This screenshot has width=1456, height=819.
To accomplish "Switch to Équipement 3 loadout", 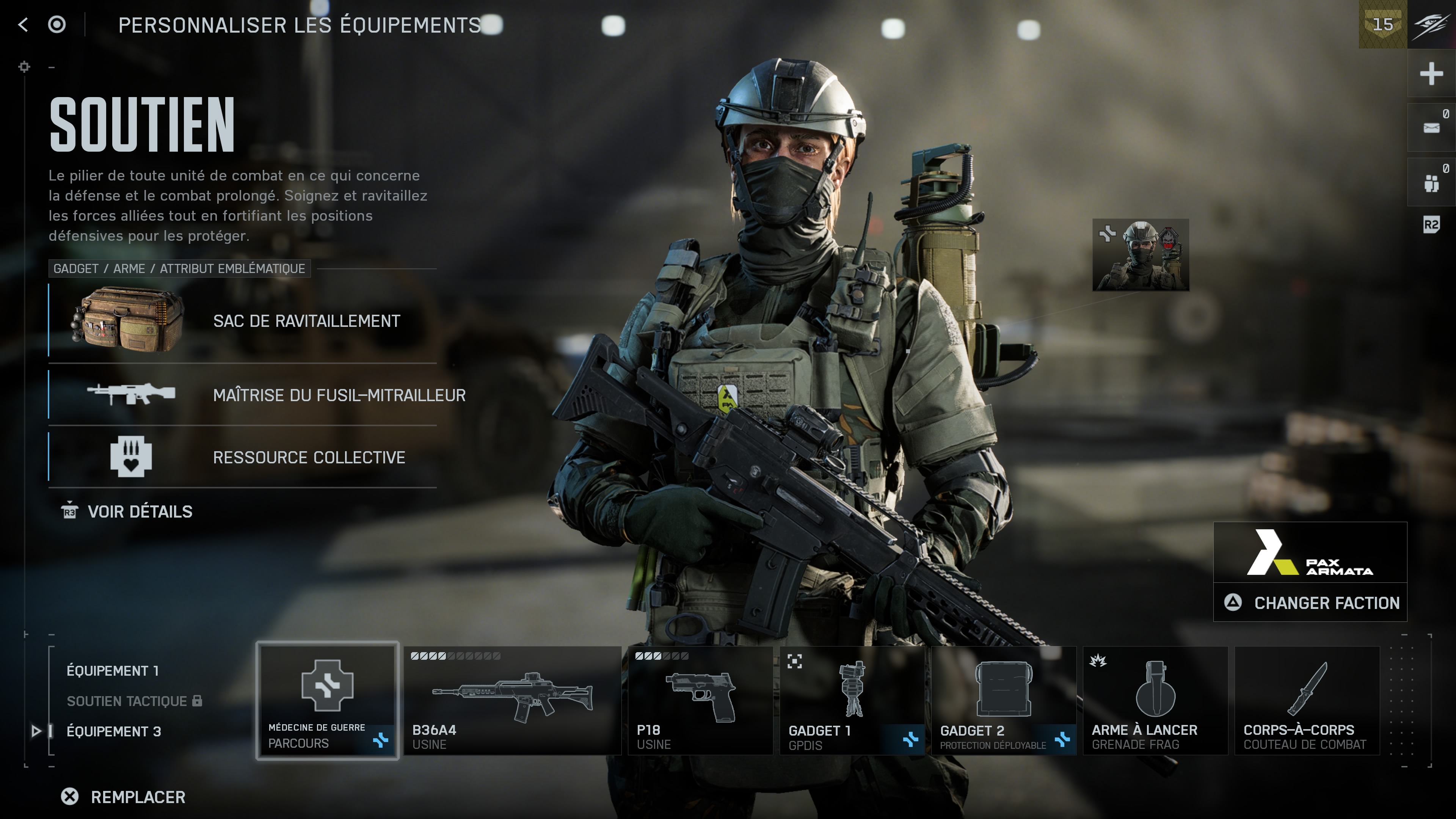I will [x=114, y=731].
